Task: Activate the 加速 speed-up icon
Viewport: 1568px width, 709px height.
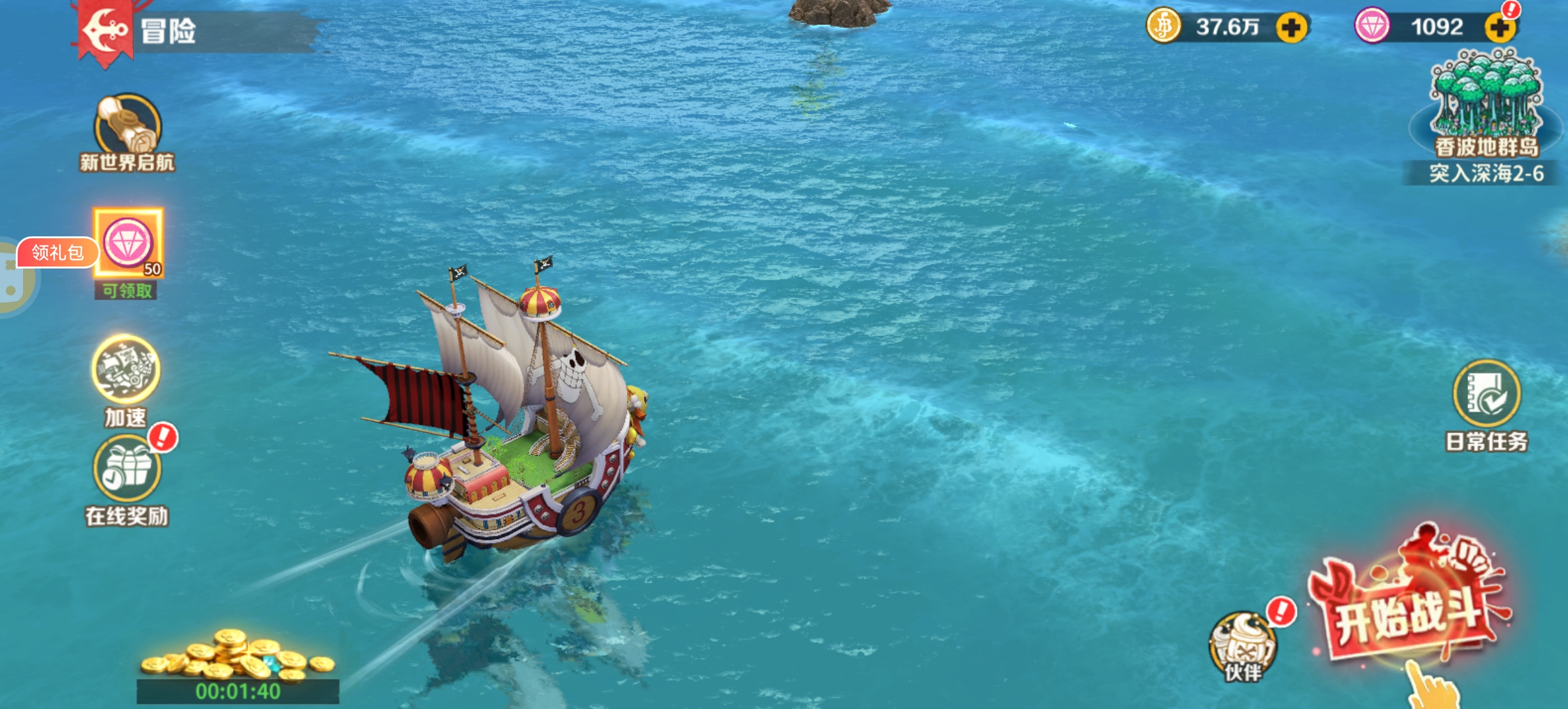Action: [x=125, y=370]
